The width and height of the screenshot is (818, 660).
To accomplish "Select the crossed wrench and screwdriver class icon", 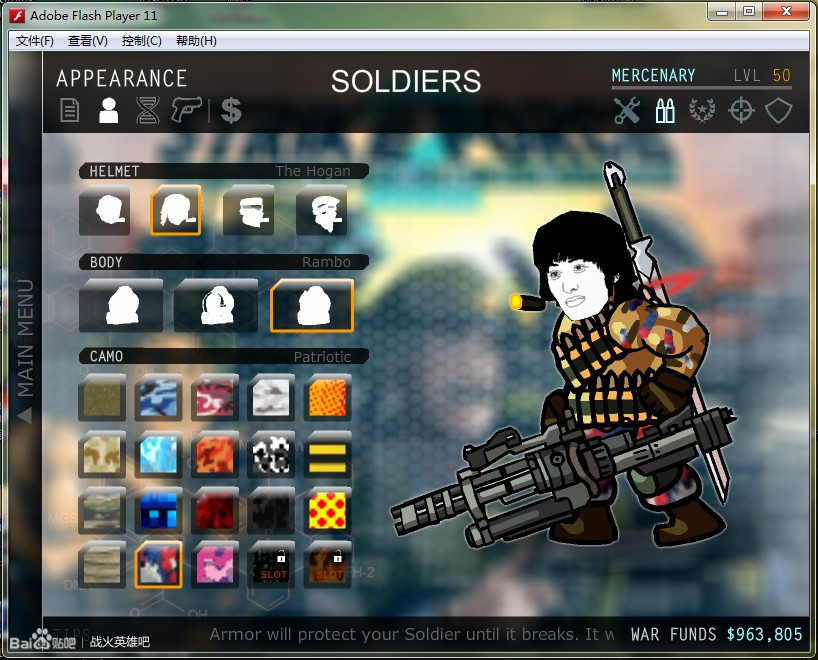I will 627,111.
